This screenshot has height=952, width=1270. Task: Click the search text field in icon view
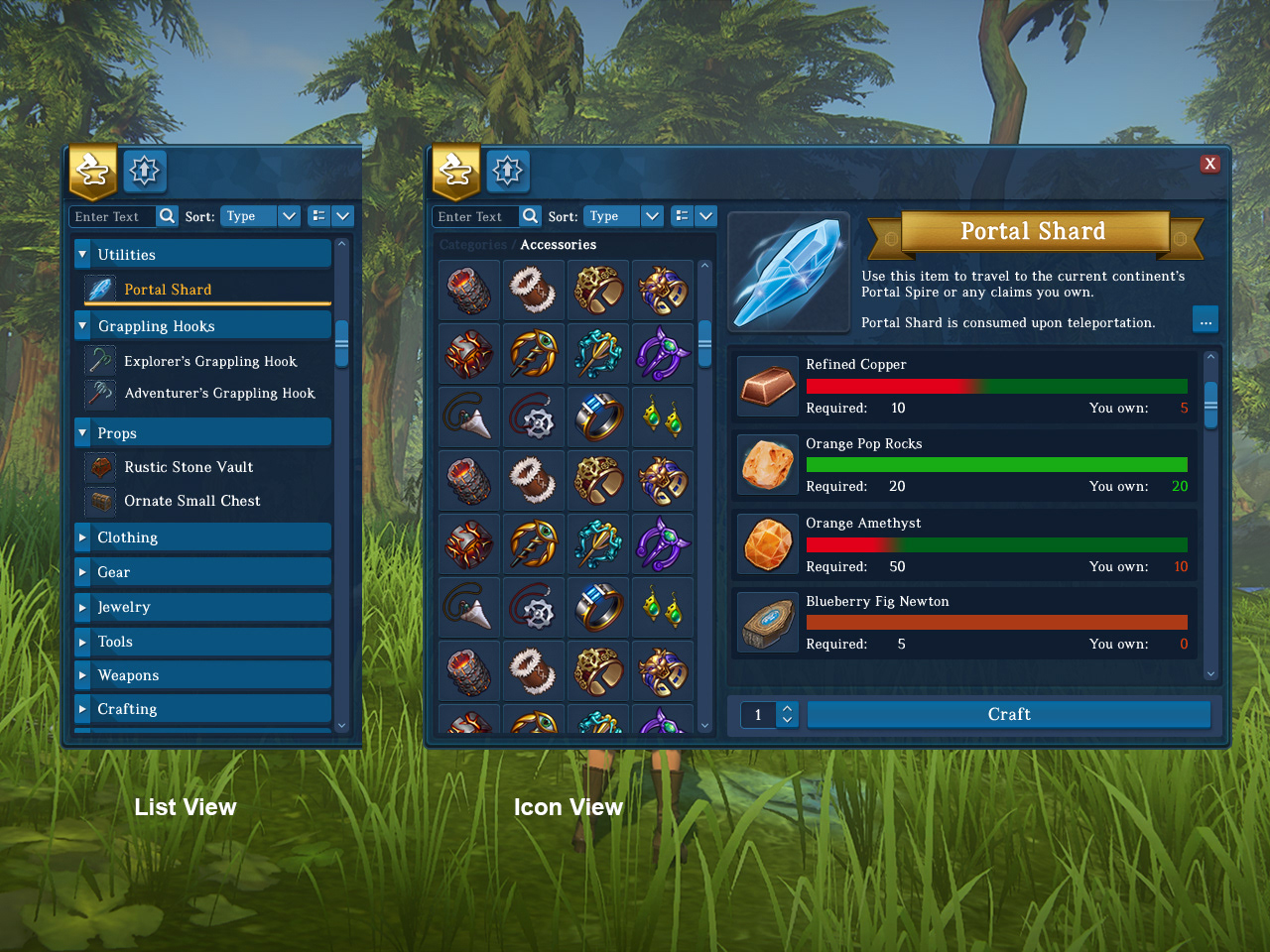click(474, 216)
